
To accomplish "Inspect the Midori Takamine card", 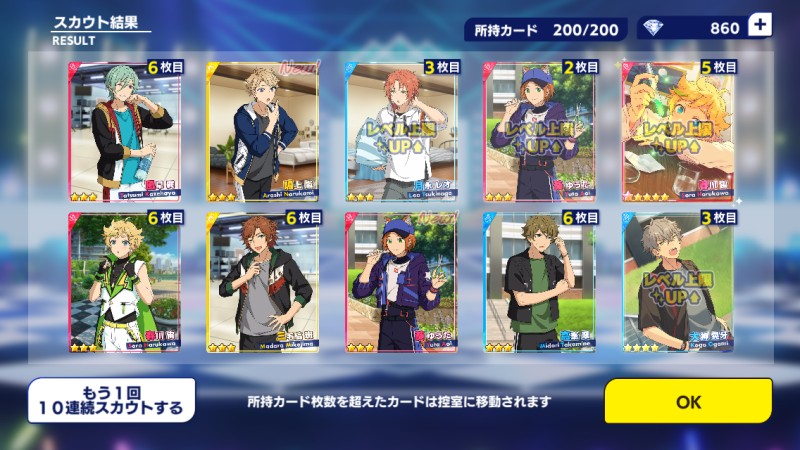I will coord(538,283).
